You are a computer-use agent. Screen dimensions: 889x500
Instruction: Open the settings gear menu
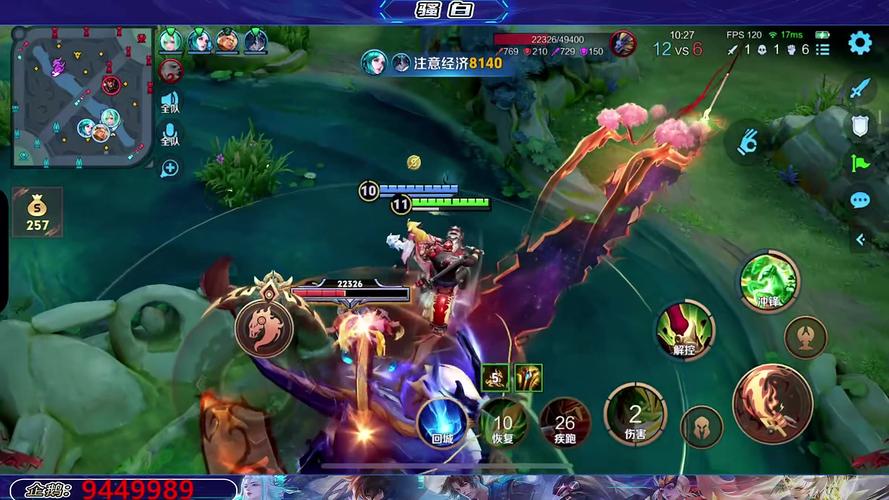(860, 43)
